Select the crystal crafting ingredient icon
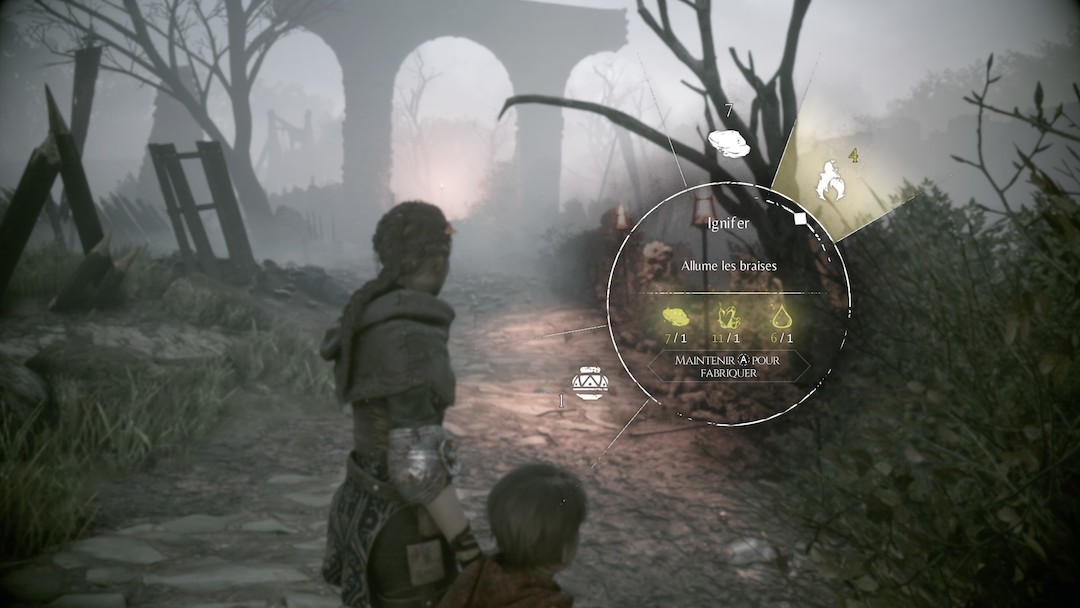The height and width of the screenshot is (608, 1080). (729, 317)
